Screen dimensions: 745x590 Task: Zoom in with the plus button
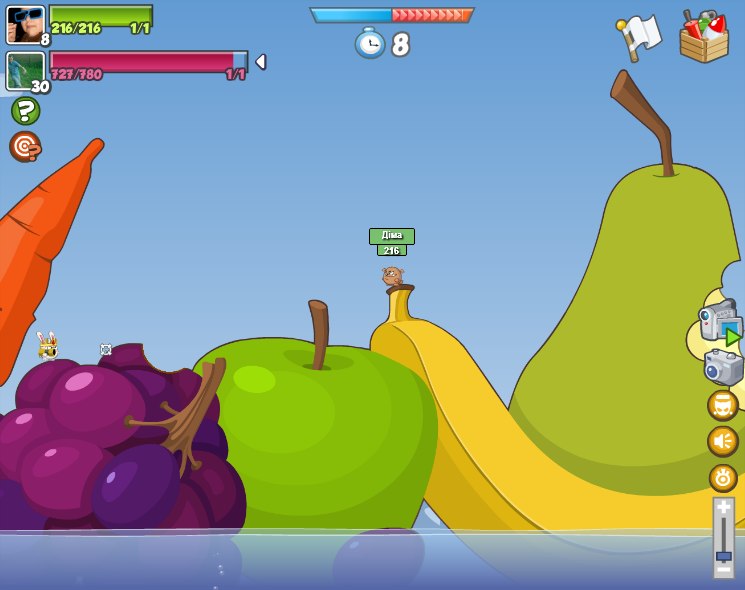coord(723,508)
